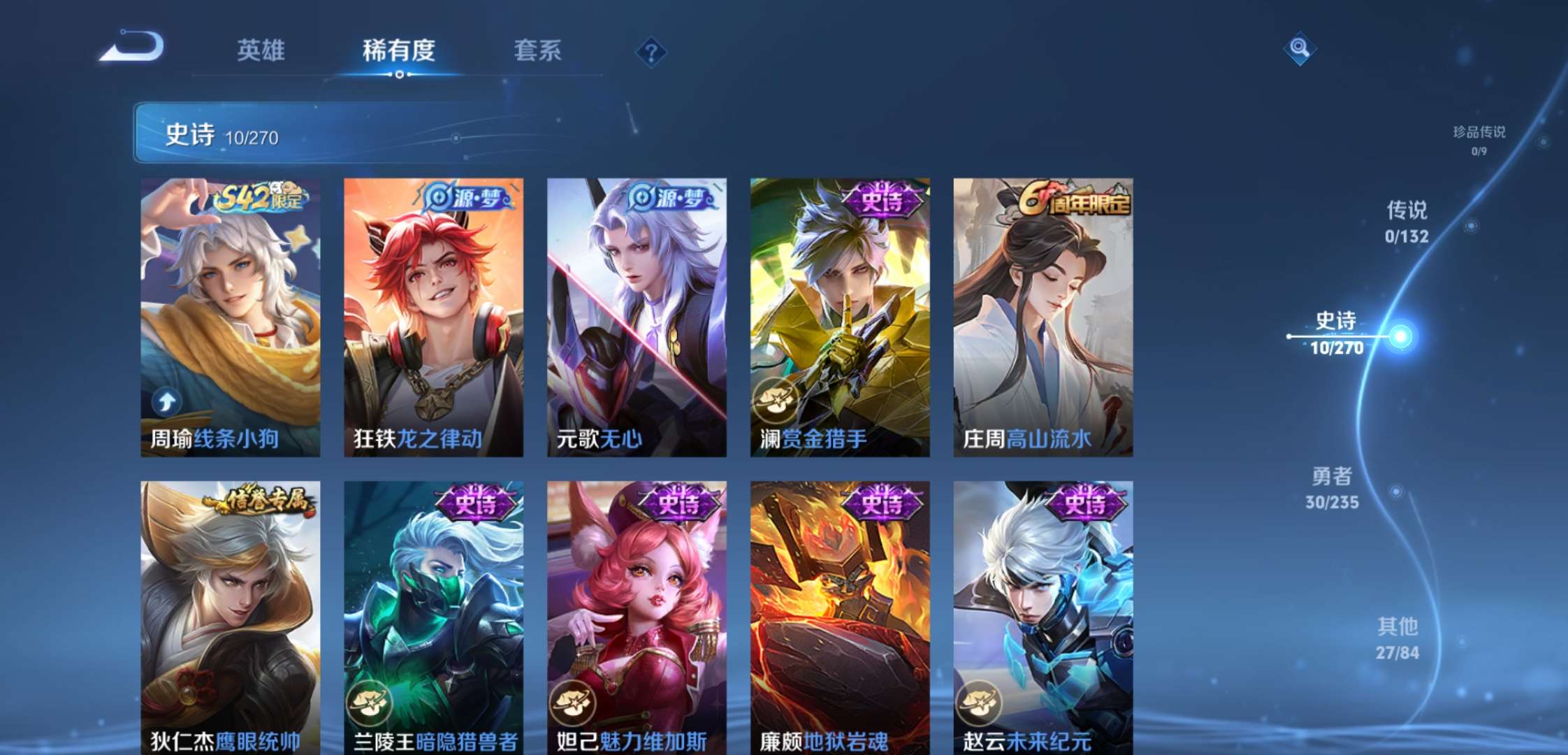
Task: Open the magnifier search button
Action: [x=1299, y=48]
